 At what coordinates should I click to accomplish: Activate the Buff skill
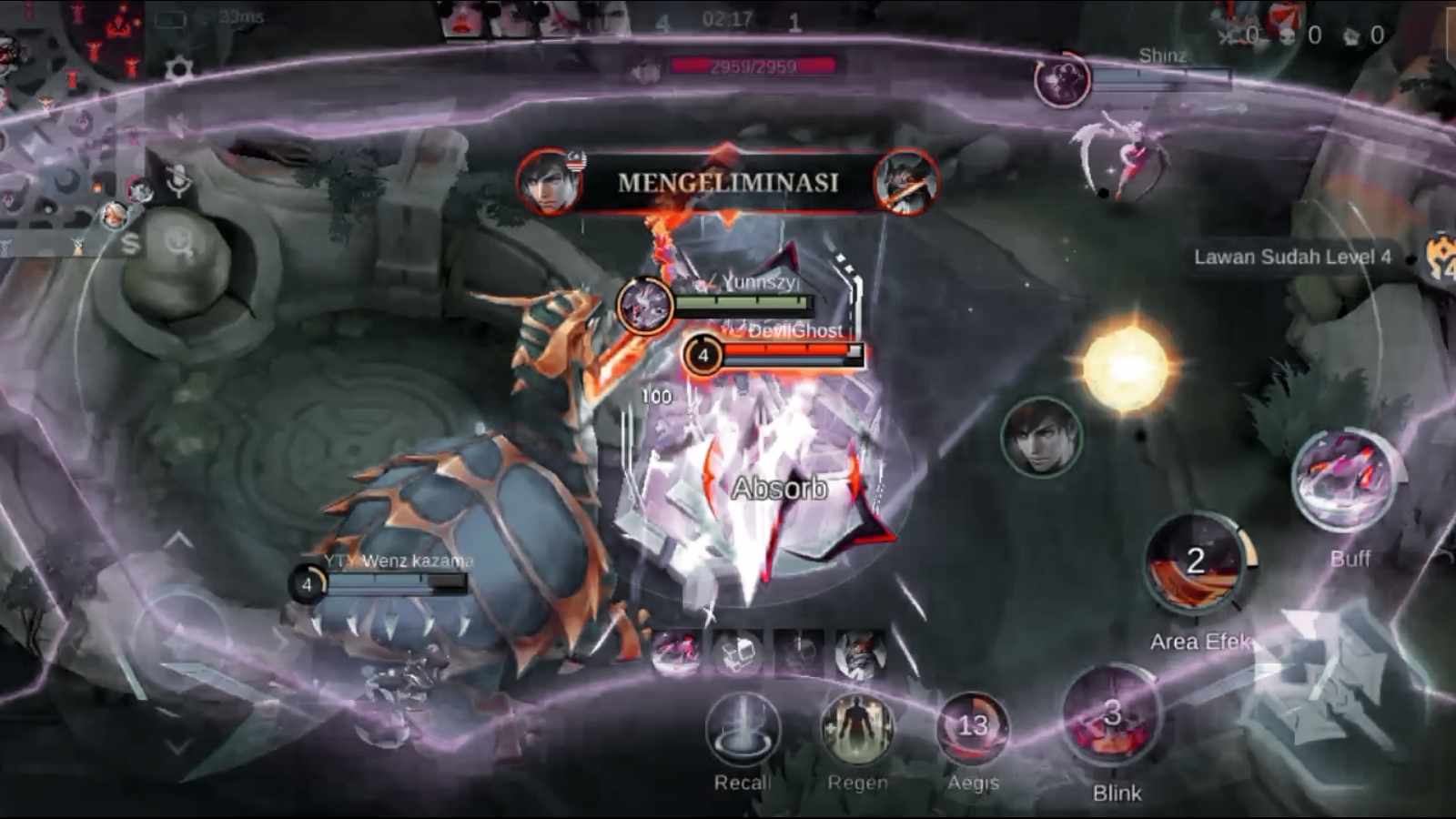tap(1347, 480)
